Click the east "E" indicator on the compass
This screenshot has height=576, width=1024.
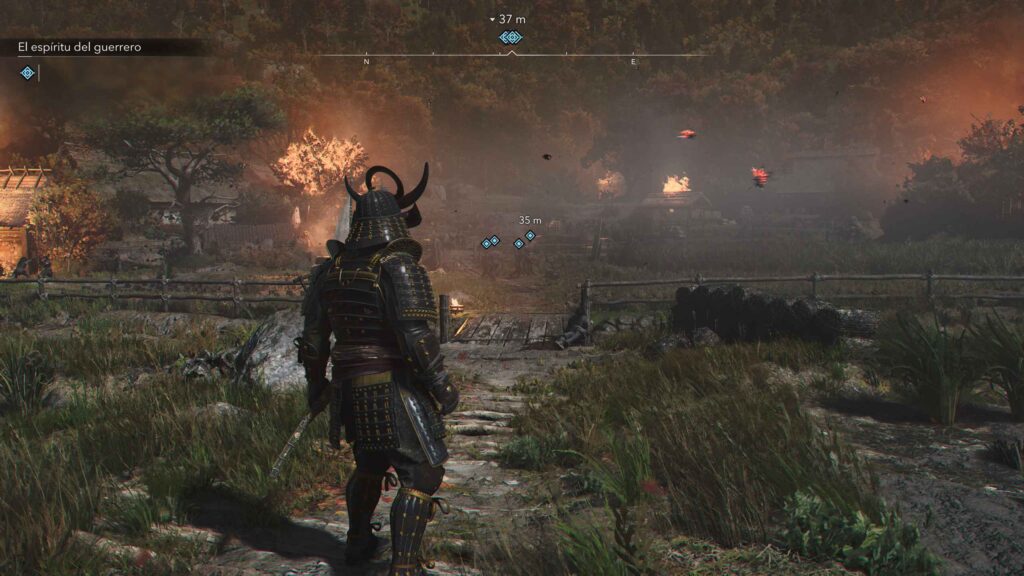pyautogui.click(x=633, y=62)
